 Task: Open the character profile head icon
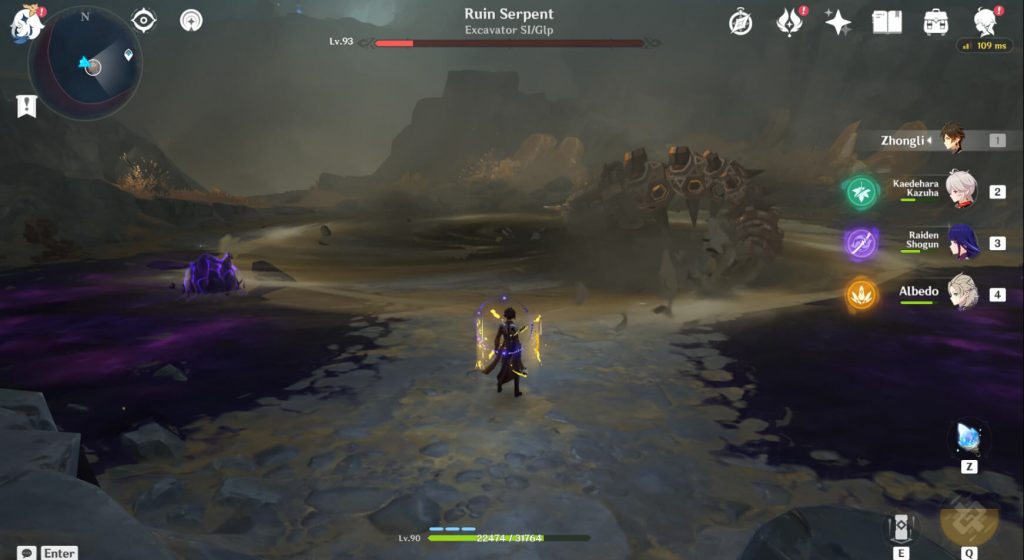coord(985,22)
